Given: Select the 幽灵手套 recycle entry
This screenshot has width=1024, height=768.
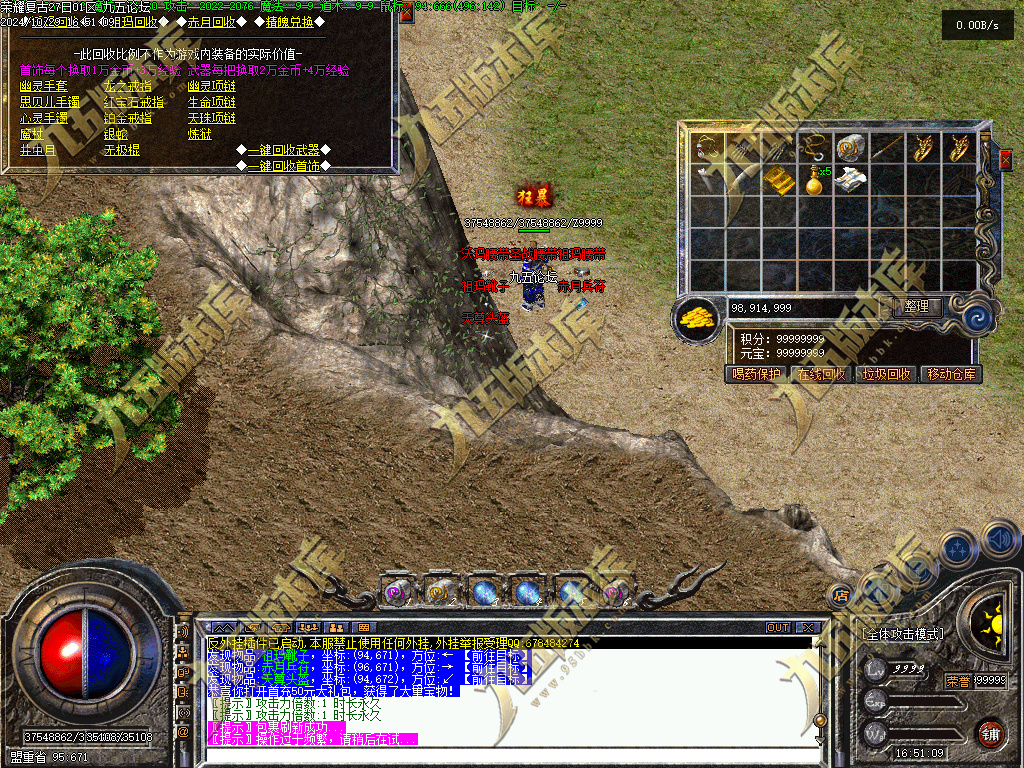Looking at the screenshot, I should [x=44, y=86].
